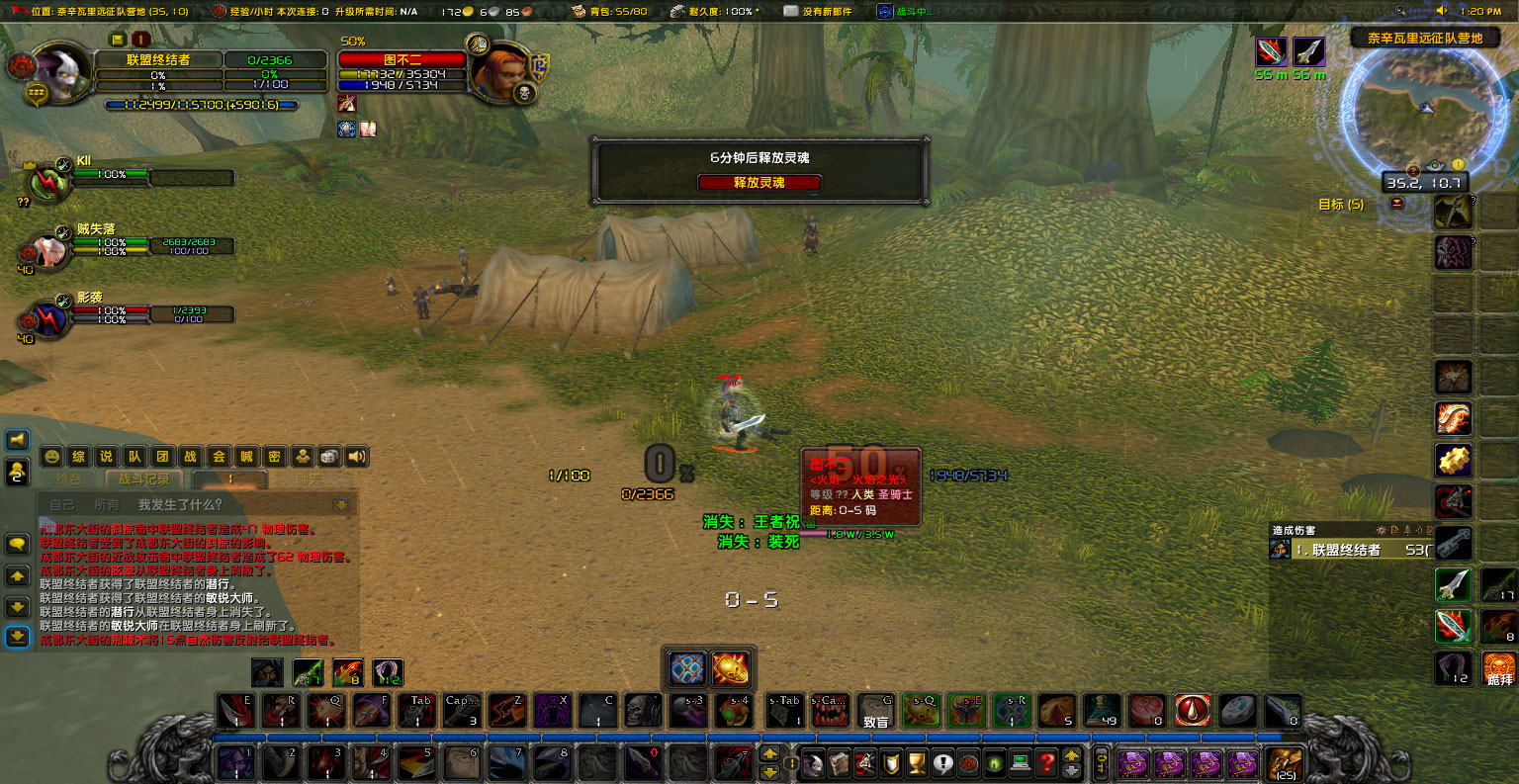Click the 释放灵魂 release spirit button

coord(759,182)
